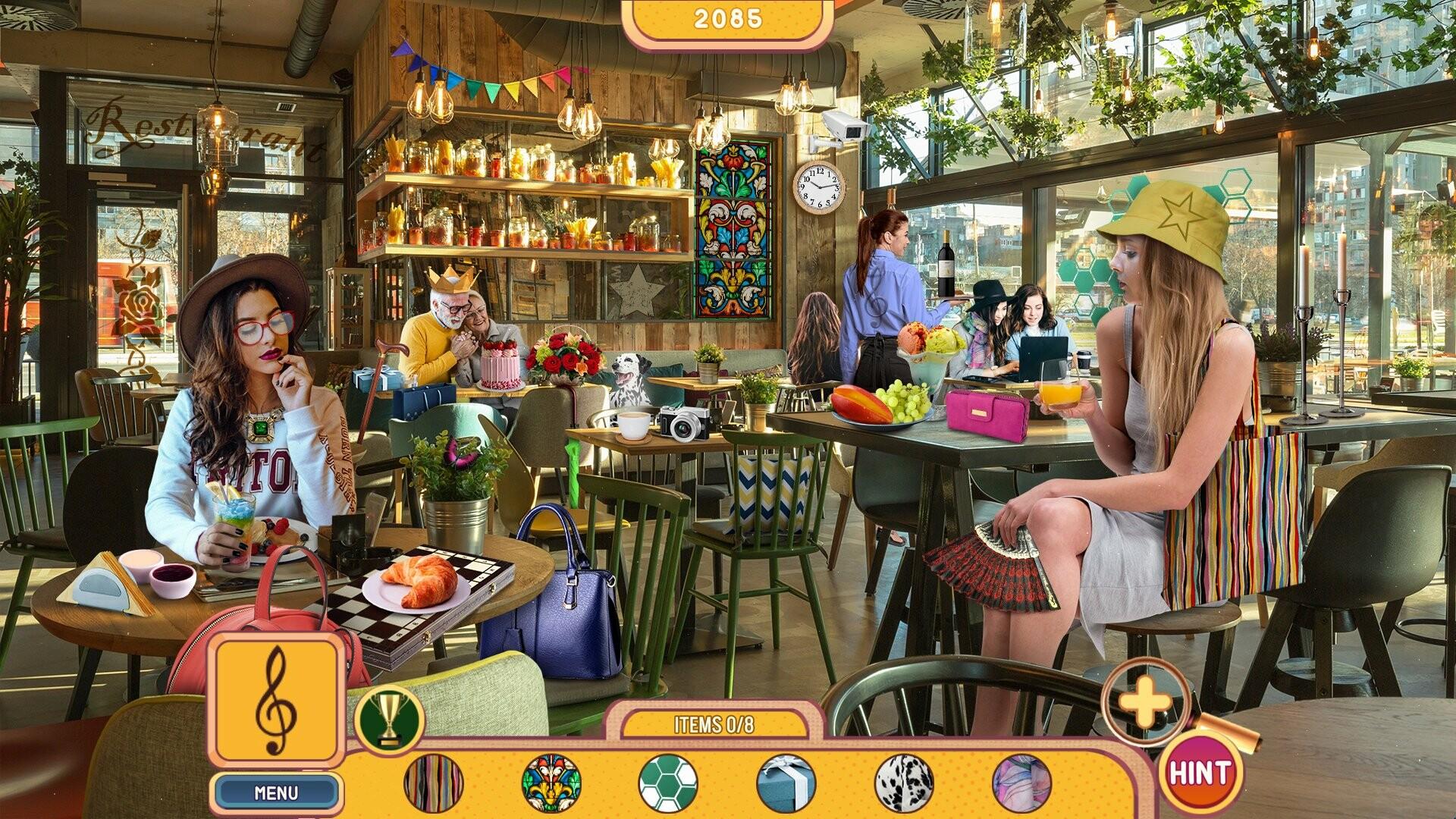Find the stained glass panel on wall

click(x=730, y=227)
